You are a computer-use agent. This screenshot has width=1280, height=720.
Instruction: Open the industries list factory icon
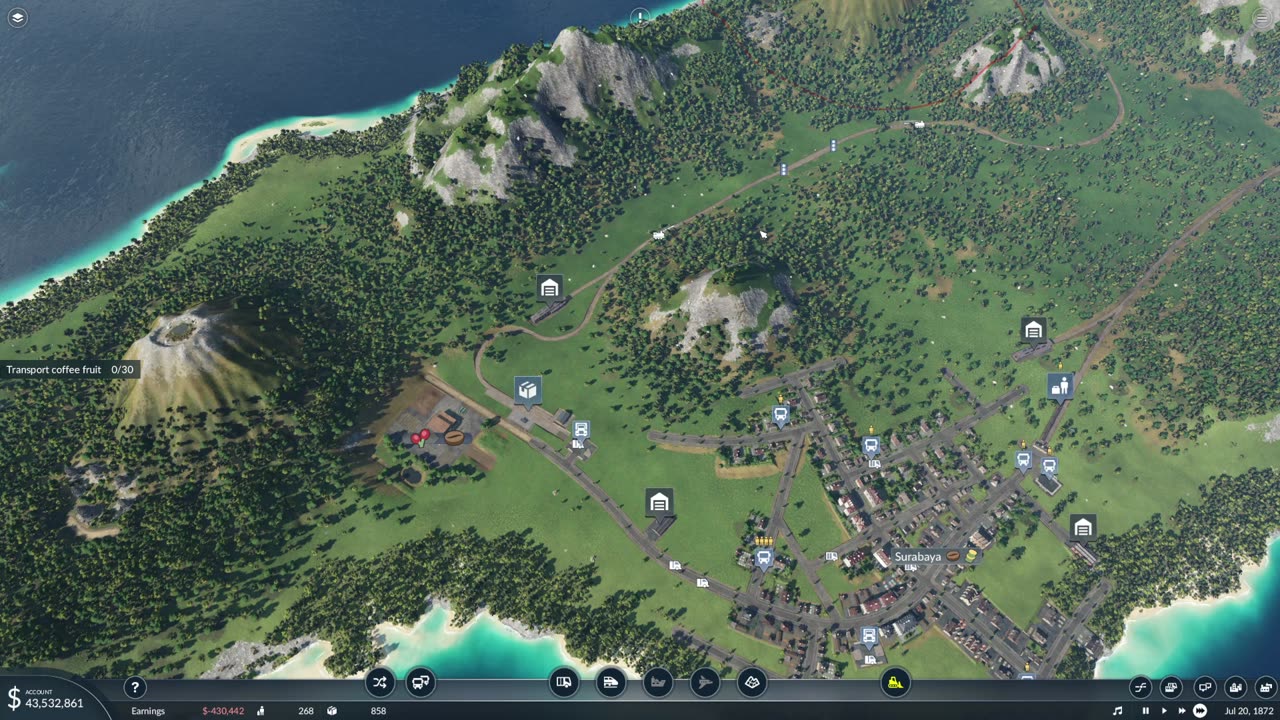pyautogui.click(x=1266, y=687)
